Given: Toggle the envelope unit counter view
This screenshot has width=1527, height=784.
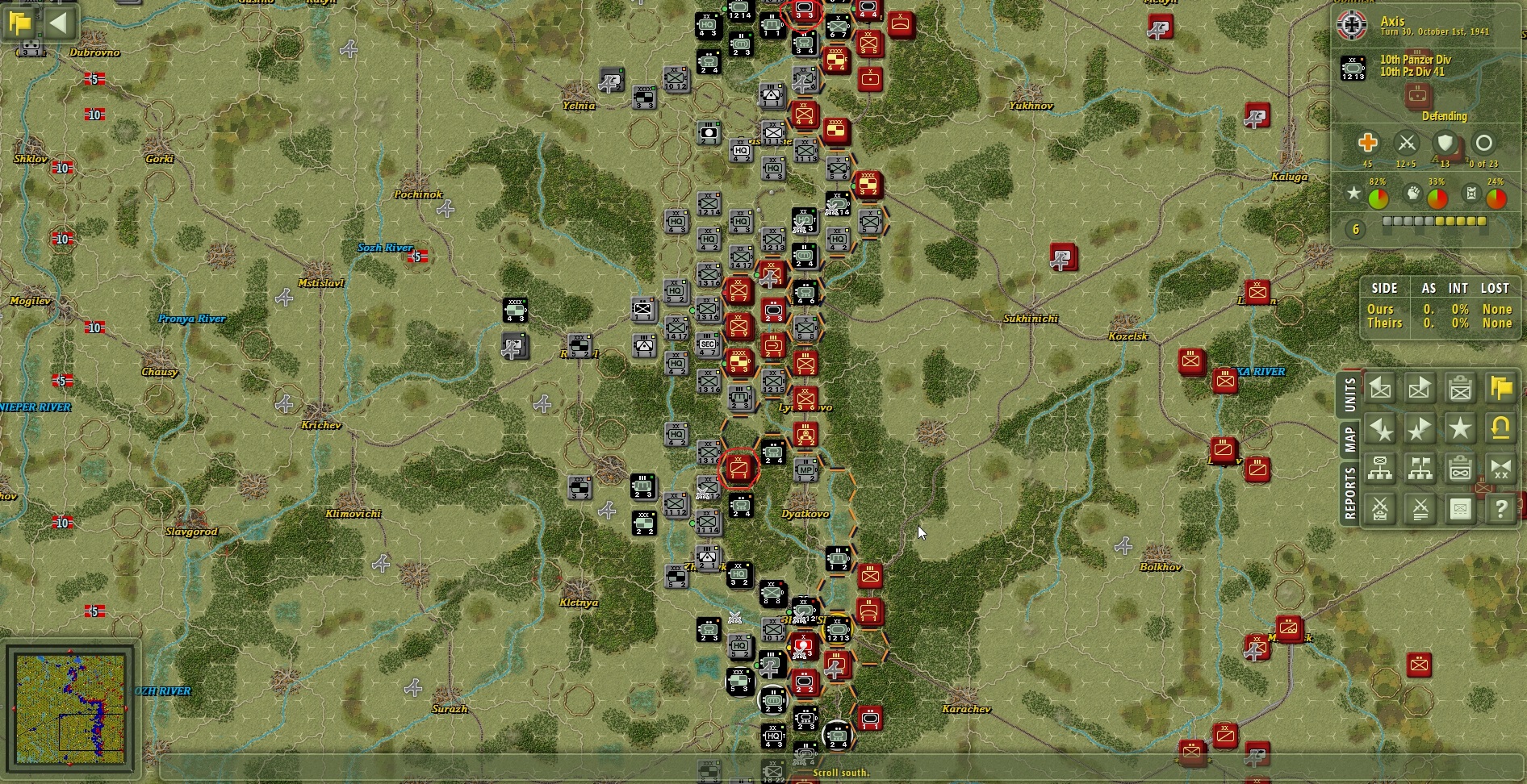Looking at the screenshot, I should point(1460,509).
